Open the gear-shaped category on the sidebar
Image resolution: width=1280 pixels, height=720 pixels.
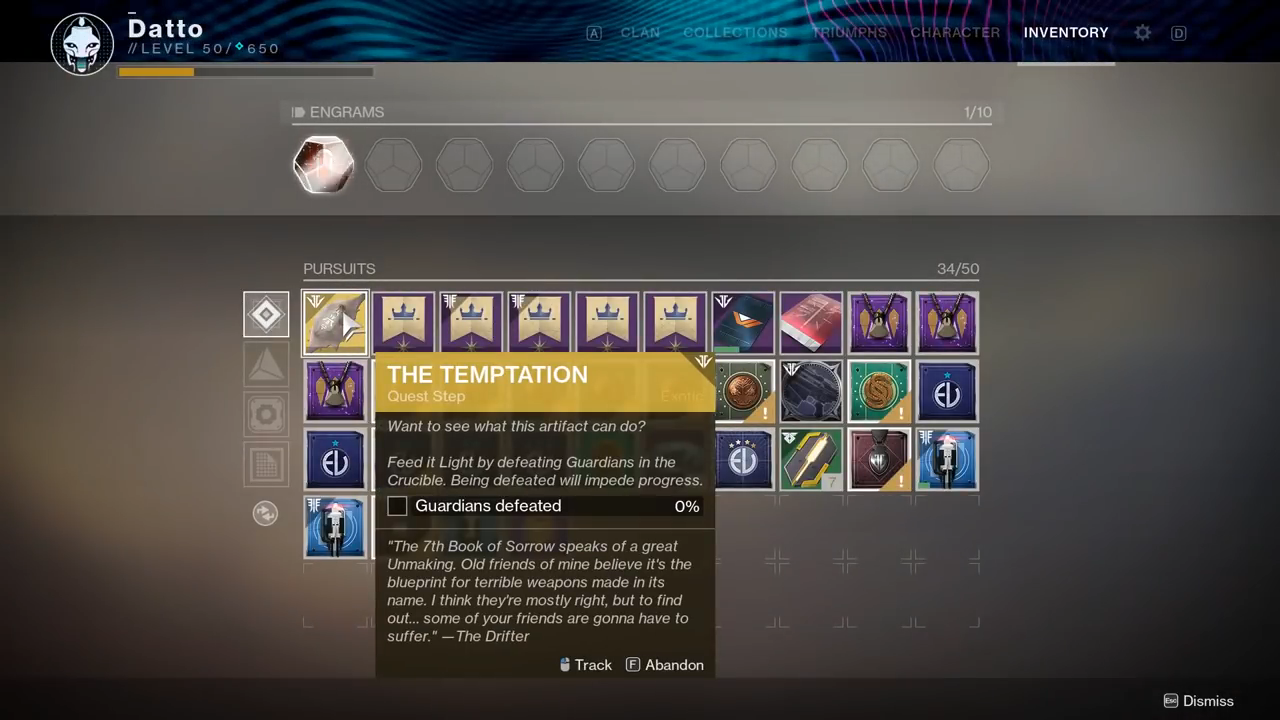coord(266,414)
